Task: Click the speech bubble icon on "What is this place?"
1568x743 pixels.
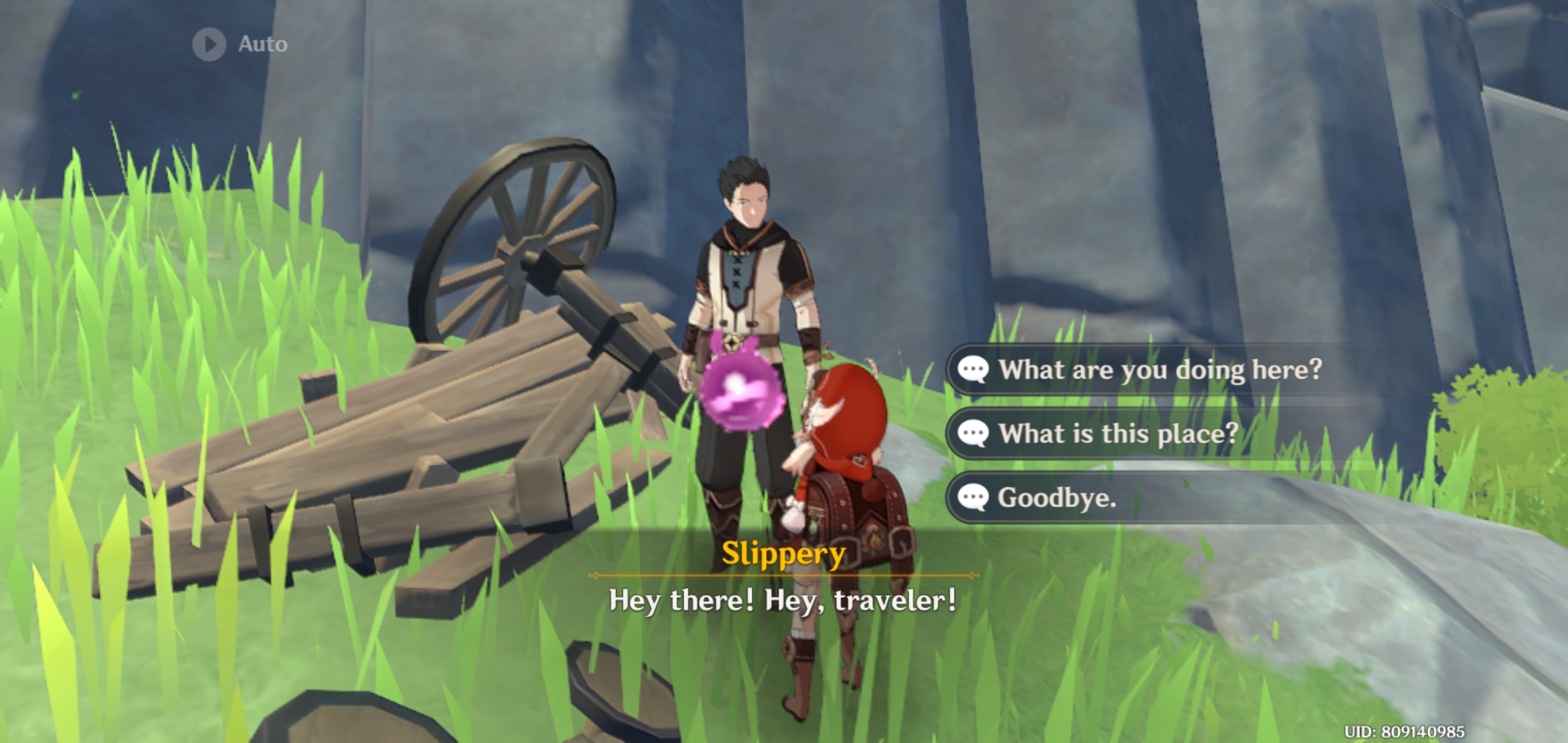Action: coord(972,433)
